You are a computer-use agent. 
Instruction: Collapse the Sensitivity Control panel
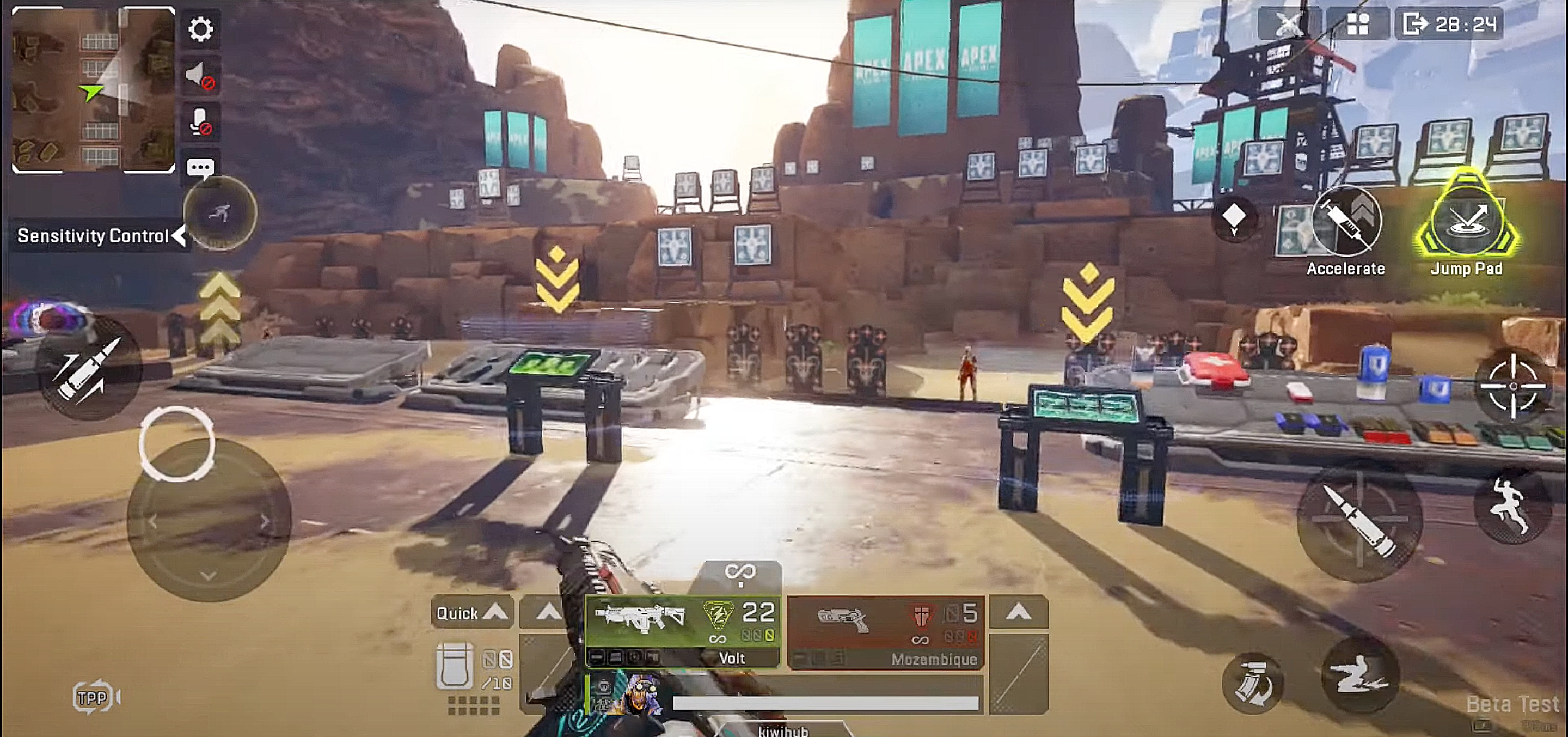(179, 236)
